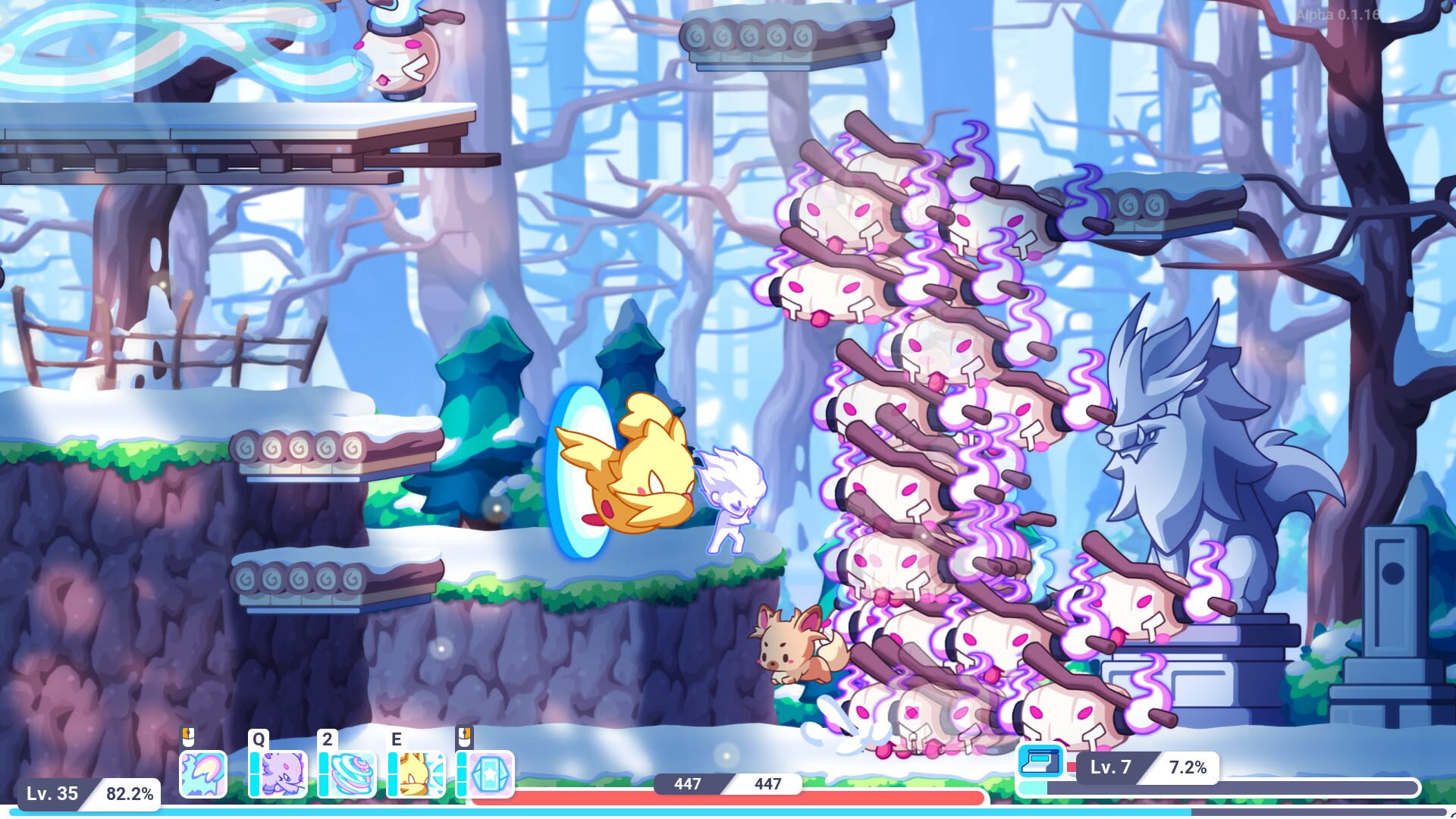This screenshot has width=1456, height=819.
Task: Click the E keybind label above the fox skill
Action: [397, 739]
